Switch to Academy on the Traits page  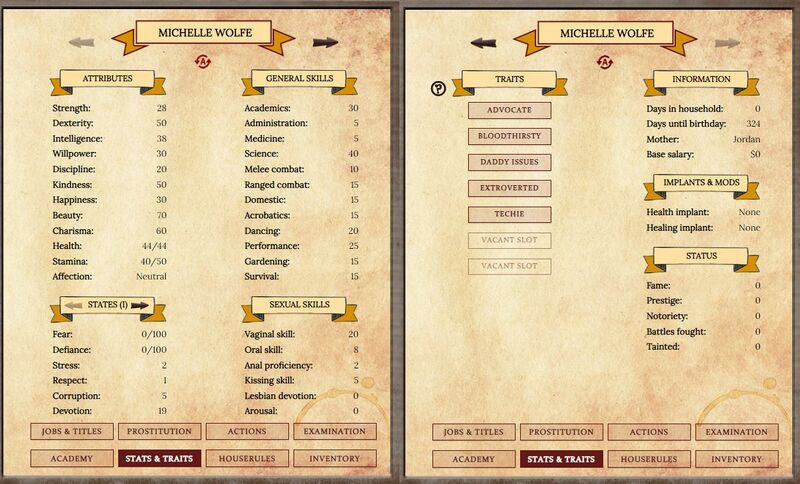(474, 459)
